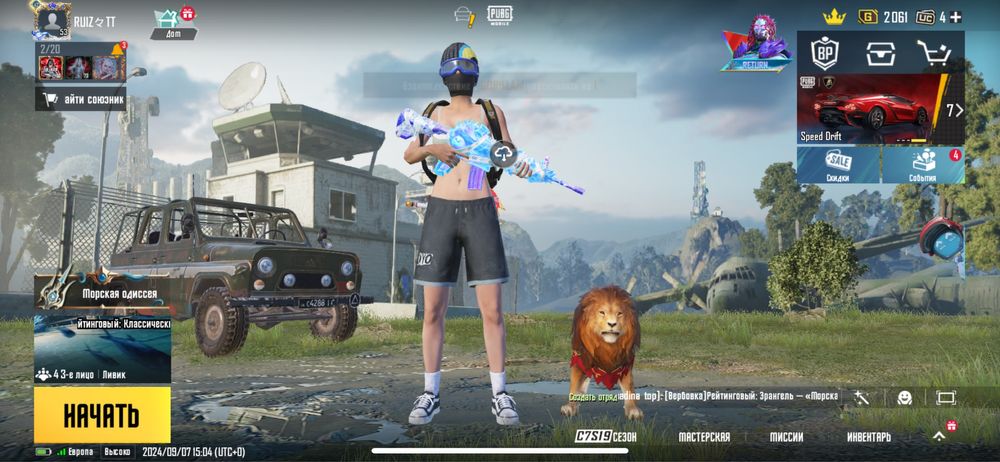View the Speed Drift Lamborghini banner
1000x462 pixels.
(x=880, y=109)
